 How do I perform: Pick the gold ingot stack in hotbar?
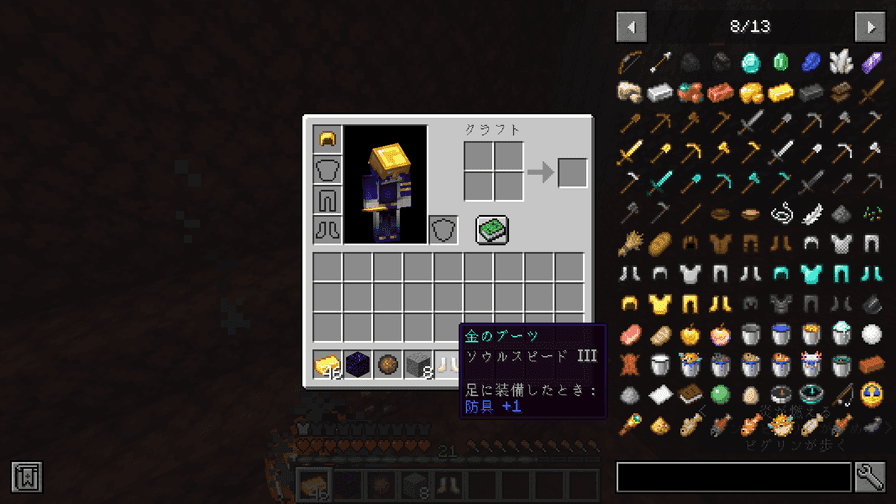click(x=328, y=366)
